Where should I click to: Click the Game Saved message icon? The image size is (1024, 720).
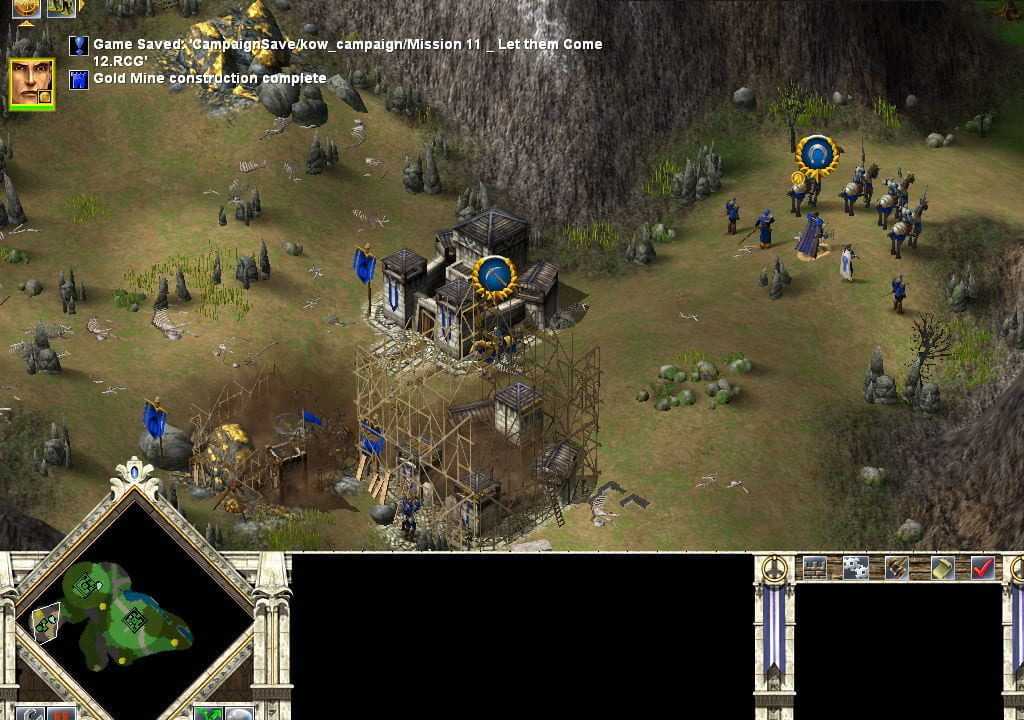pos(78,45)
